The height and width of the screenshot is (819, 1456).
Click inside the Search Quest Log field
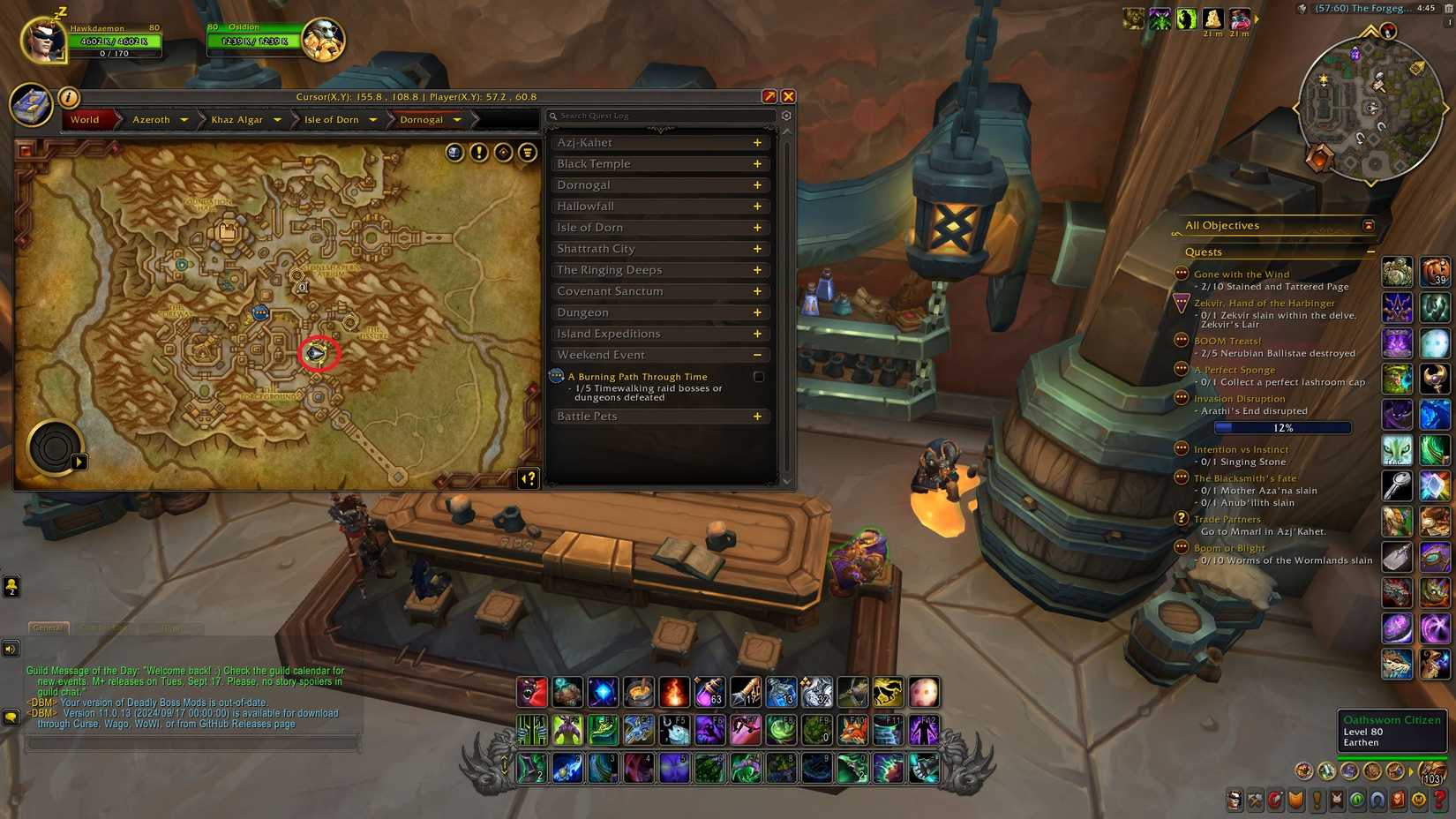pyautogui.click(x=660, y=116)
